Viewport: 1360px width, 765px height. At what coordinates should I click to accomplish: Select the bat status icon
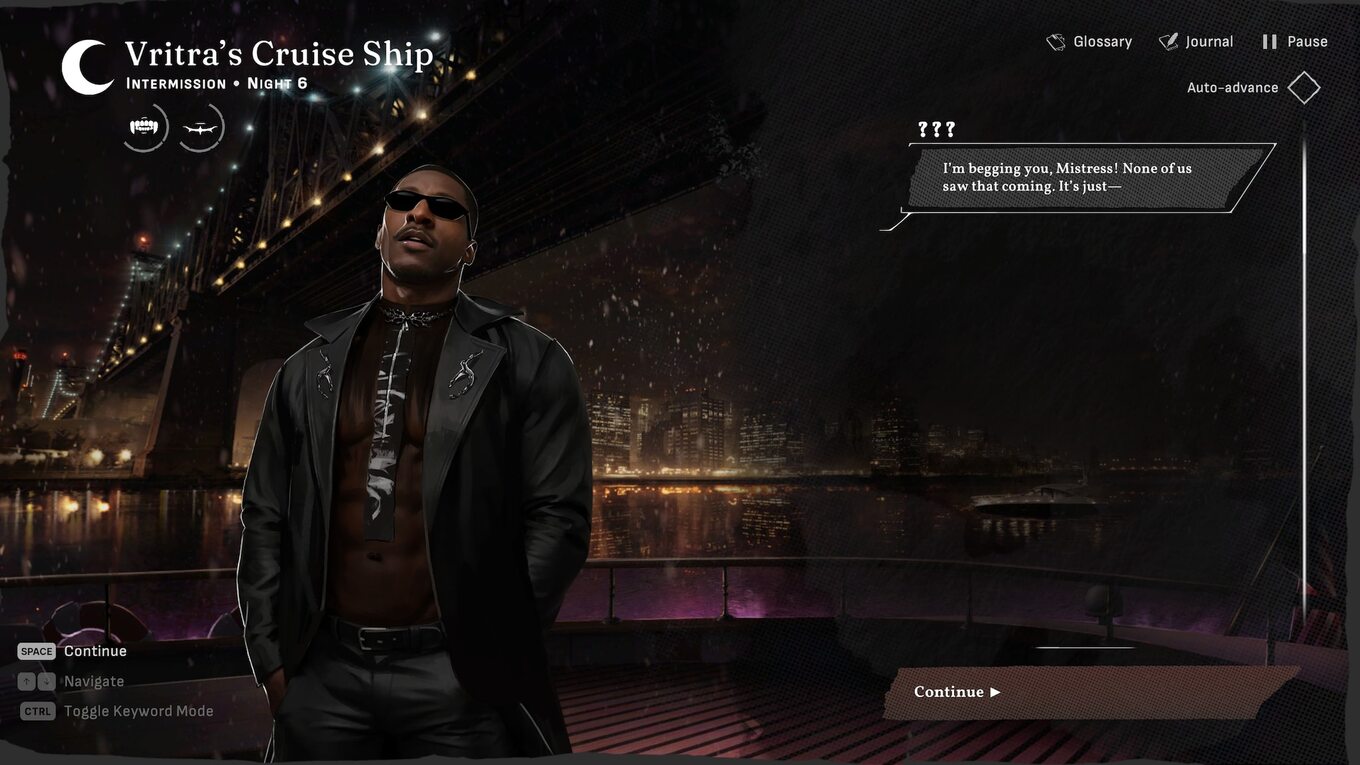point(201,128)
